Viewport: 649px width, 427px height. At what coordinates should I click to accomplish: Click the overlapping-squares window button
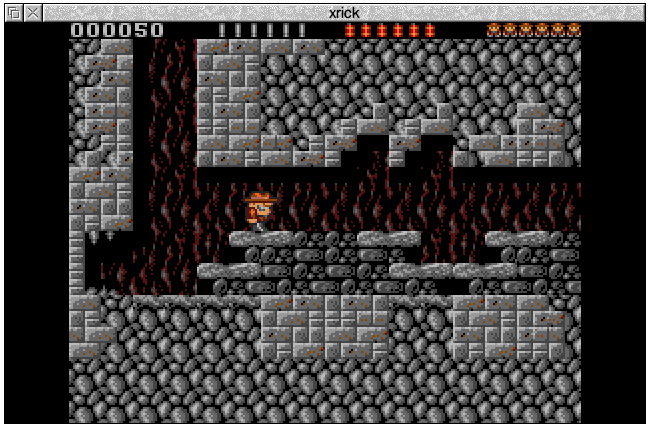[x=14, y=13]
